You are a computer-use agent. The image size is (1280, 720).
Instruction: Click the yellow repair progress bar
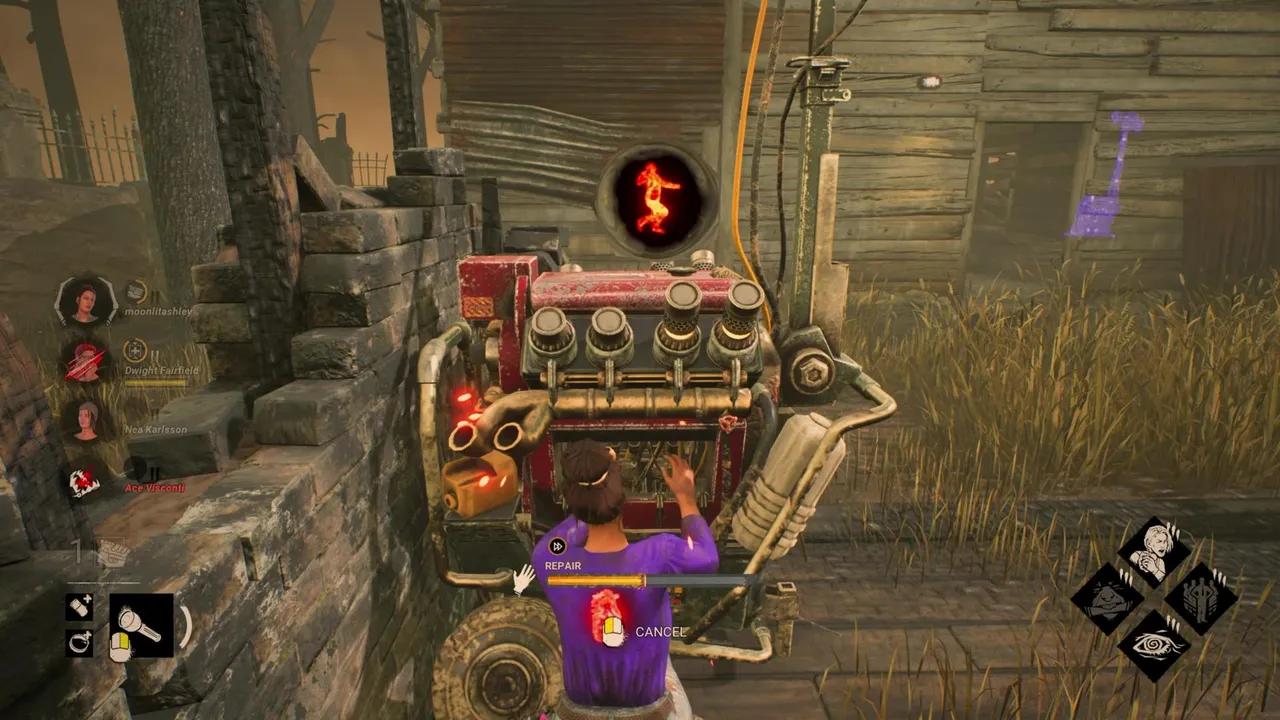595,581
